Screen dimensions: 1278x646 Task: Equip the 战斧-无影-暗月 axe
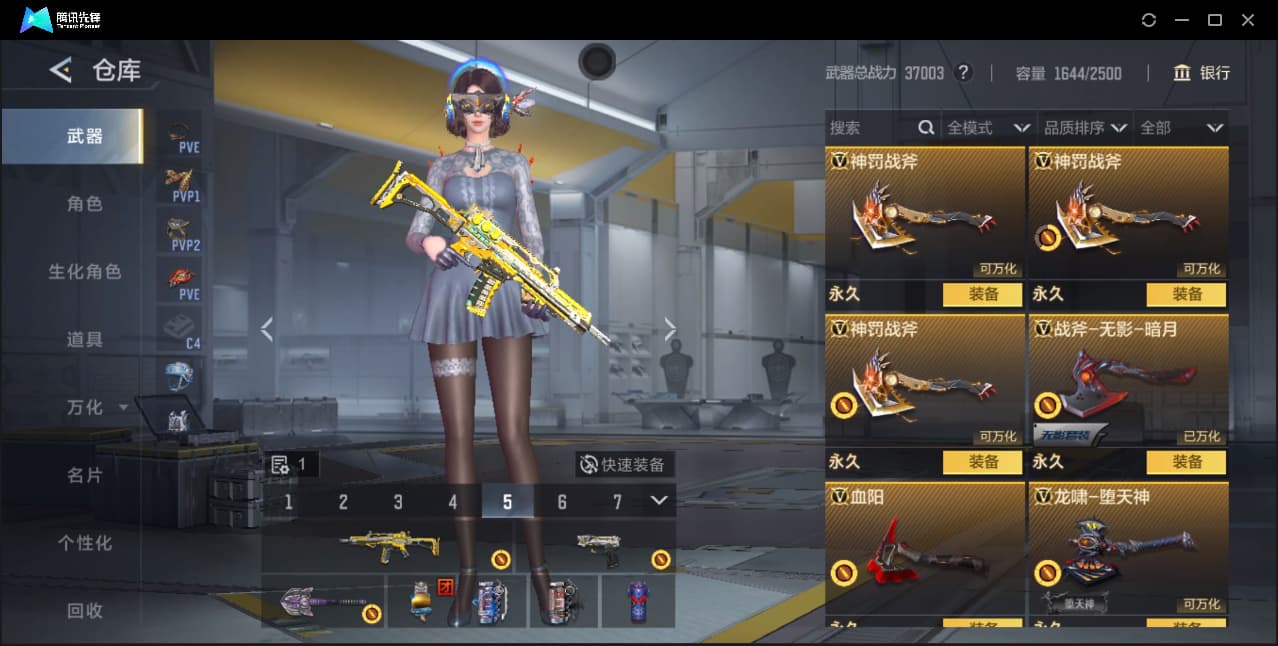pyautogui.click(x=1187, y=462)
